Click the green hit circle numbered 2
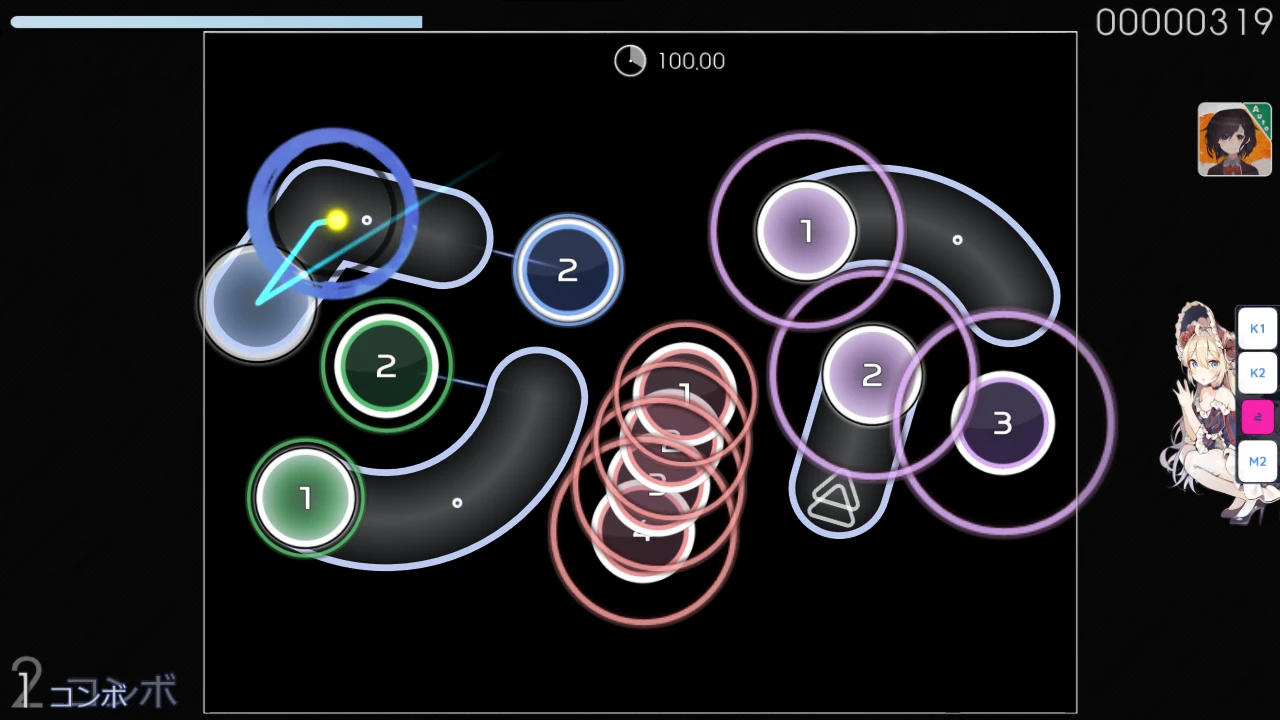1280x720 pixels. [x=386, y=366]
